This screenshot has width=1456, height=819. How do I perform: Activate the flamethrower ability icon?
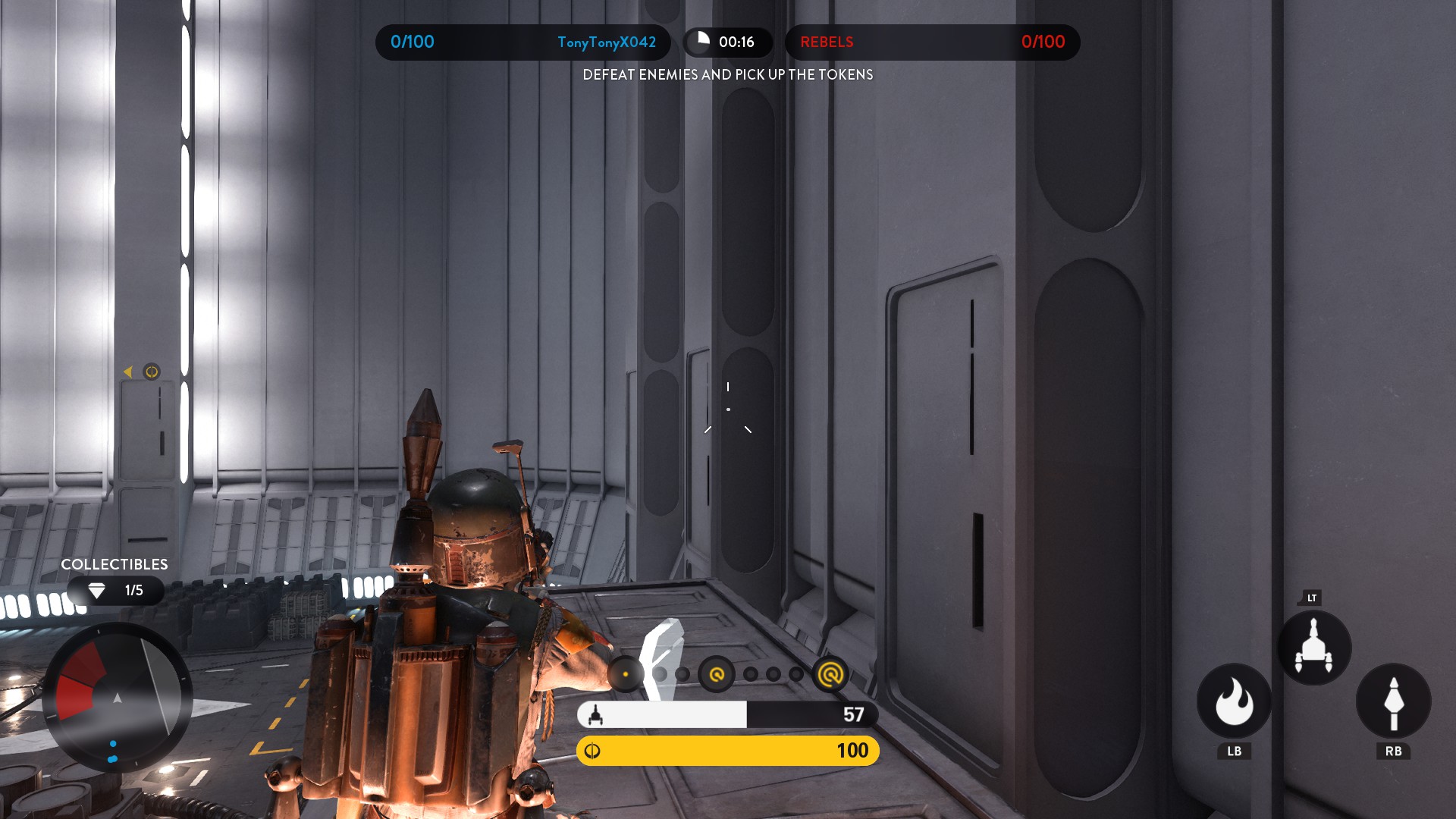[1234, 701]
